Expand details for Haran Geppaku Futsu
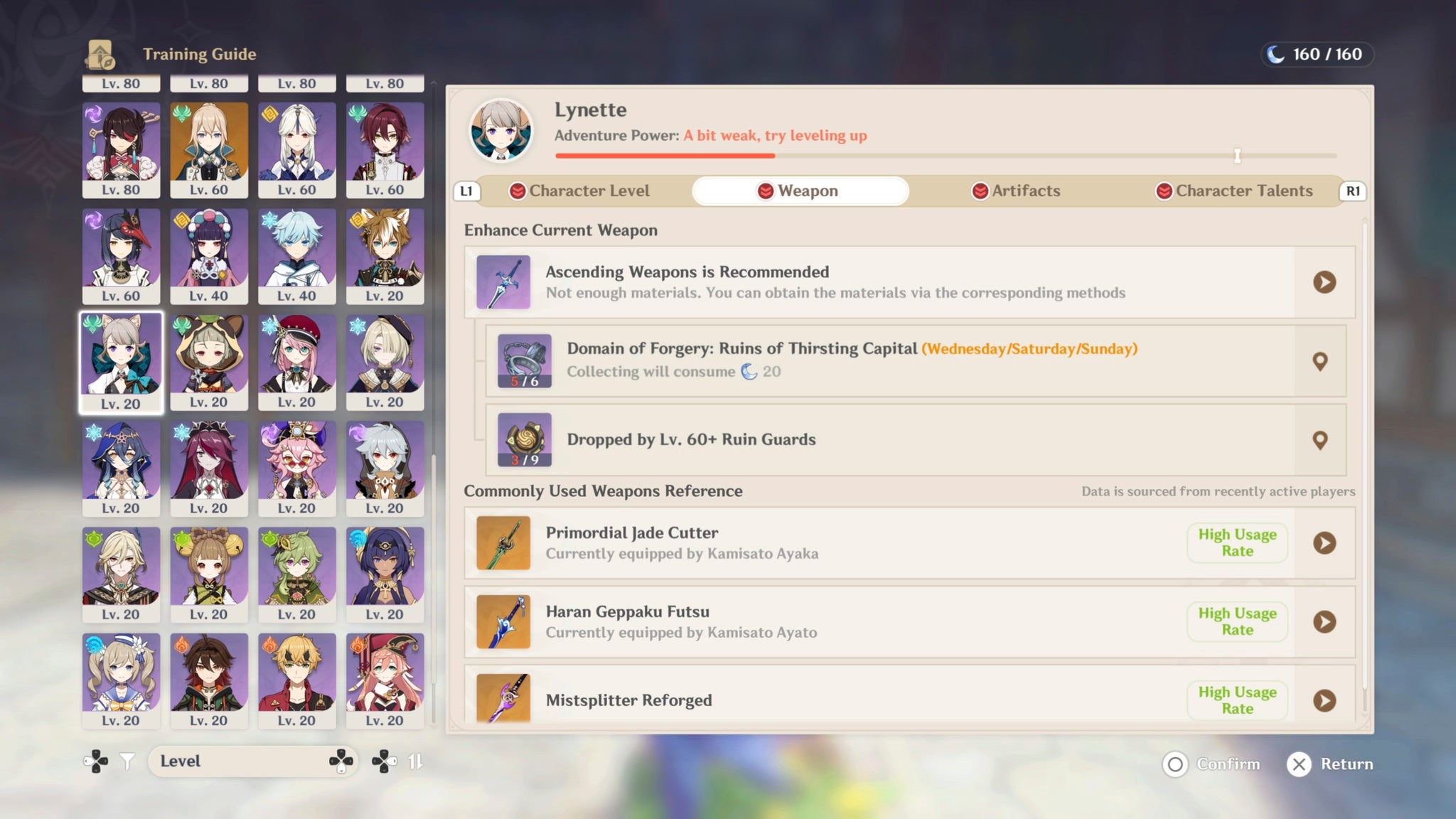This screenshot has height=819, width=1456. pos(1324,621)
